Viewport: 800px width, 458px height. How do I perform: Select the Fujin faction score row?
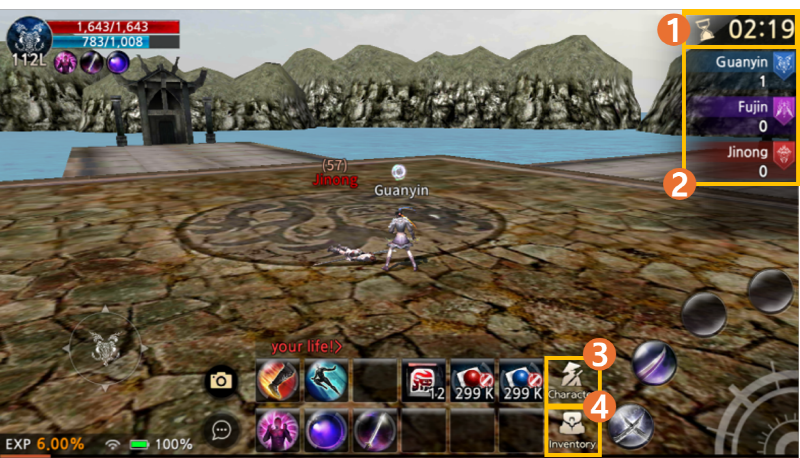[742, 116]
